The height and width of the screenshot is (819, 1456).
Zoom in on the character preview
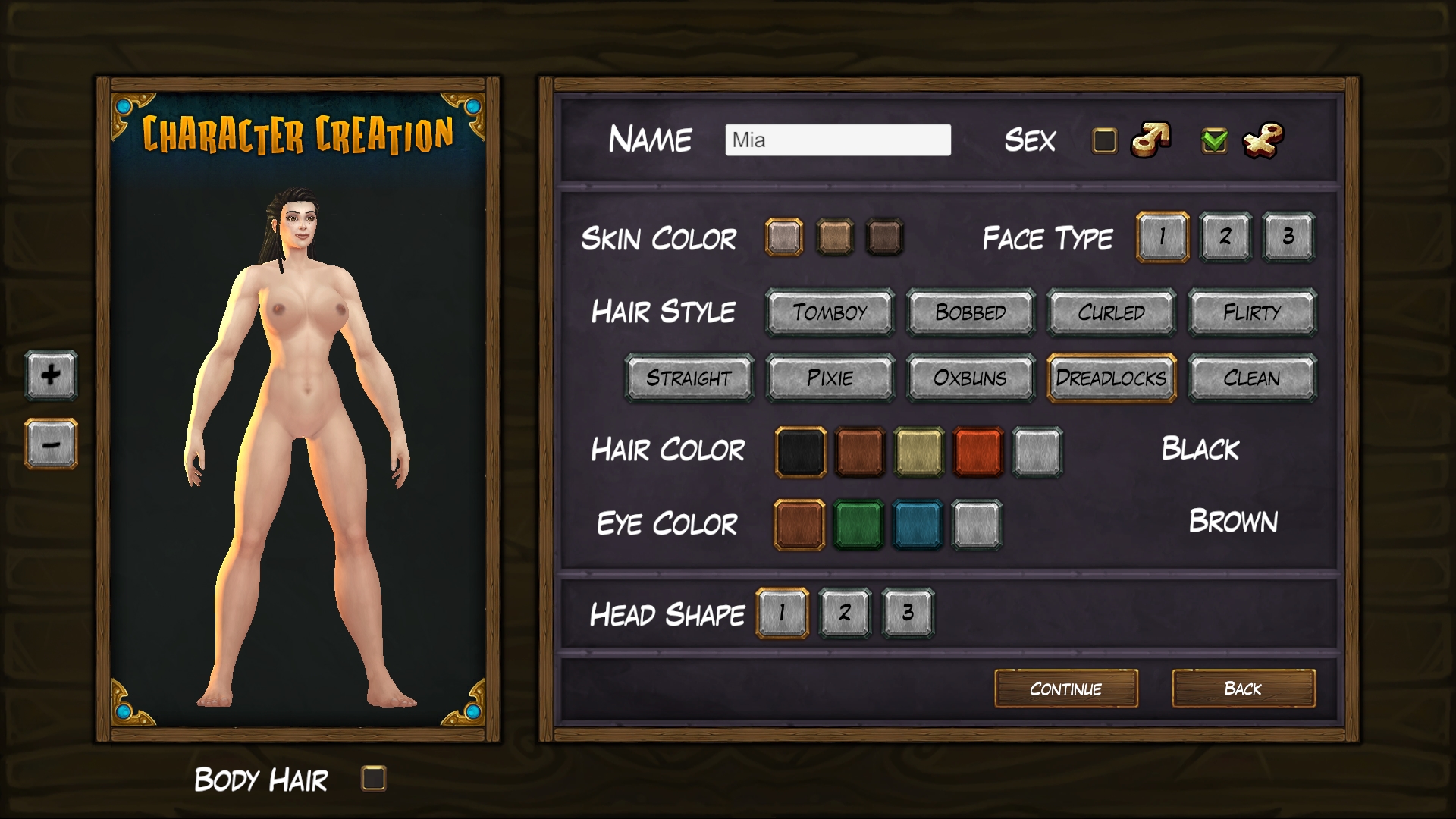[50, 376]
